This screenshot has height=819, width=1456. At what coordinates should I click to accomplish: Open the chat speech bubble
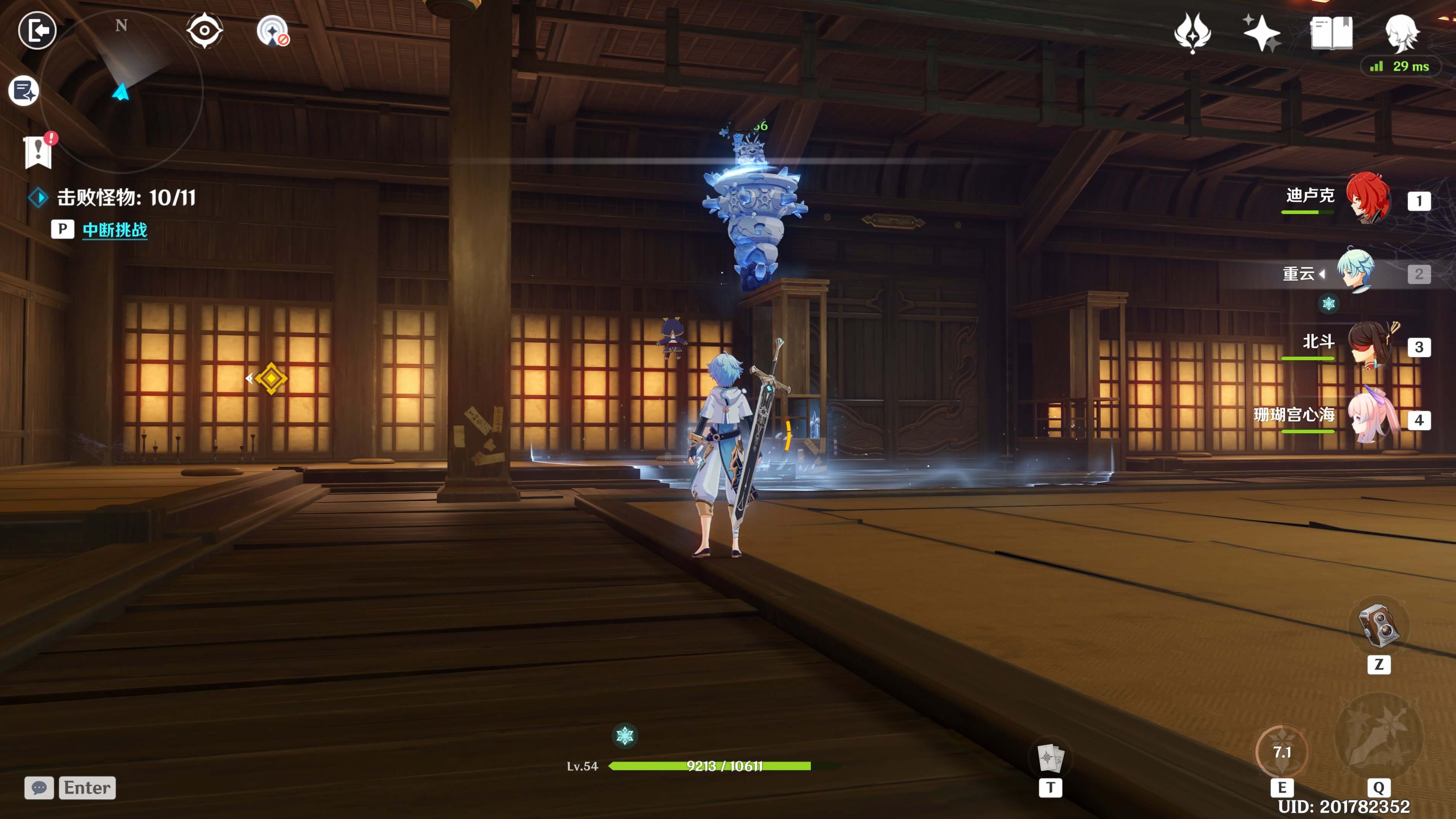(39, 787)
